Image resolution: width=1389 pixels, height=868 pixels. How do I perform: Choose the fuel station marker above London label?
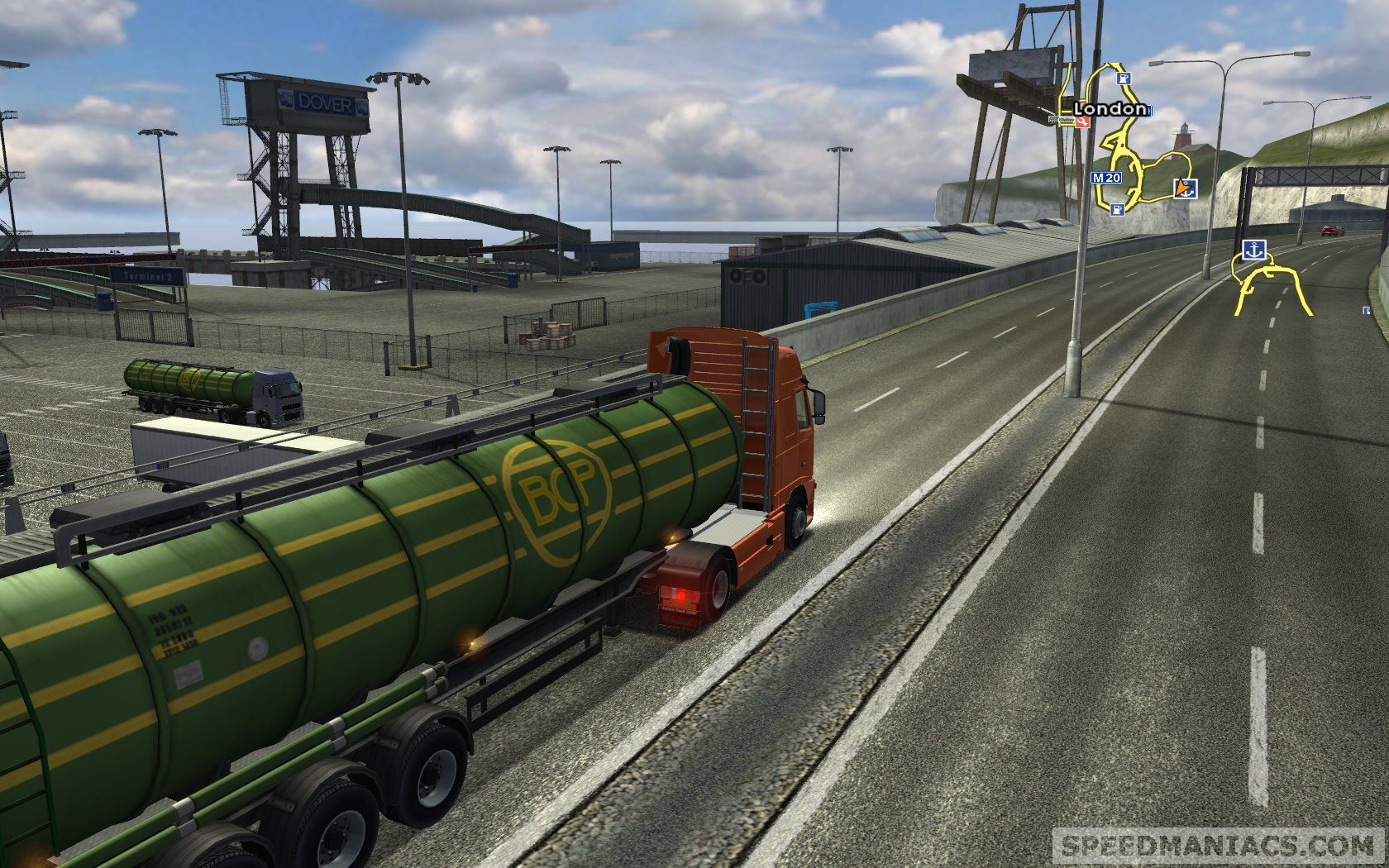coord(1123,79)
